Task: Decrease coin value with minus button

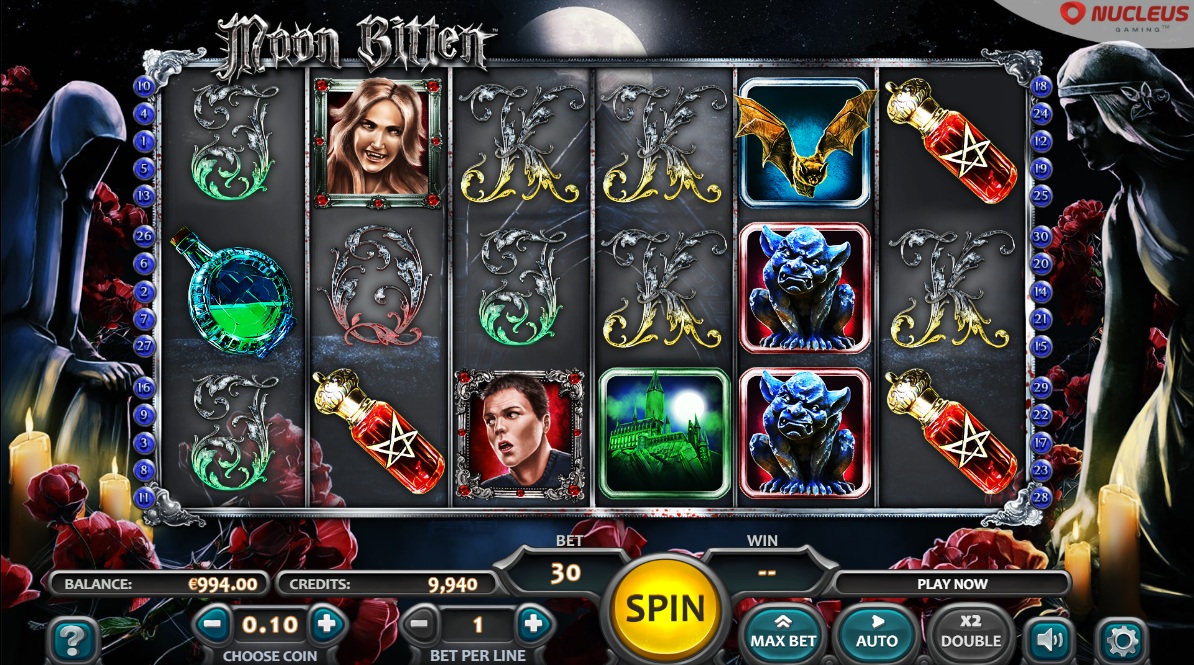Action: click(x=211, y=626)
